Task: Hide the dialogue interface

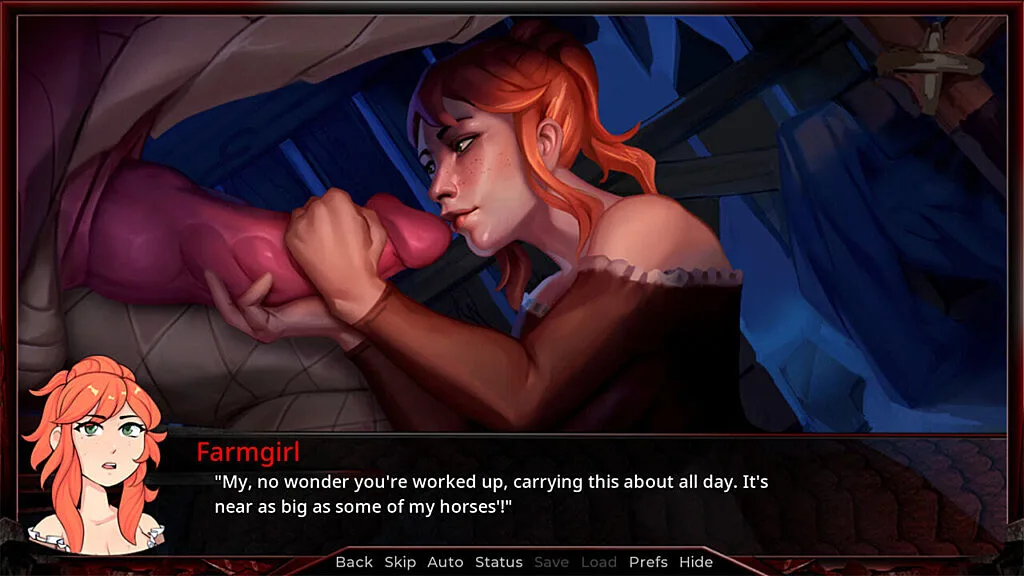Action: tap(696, 562)
